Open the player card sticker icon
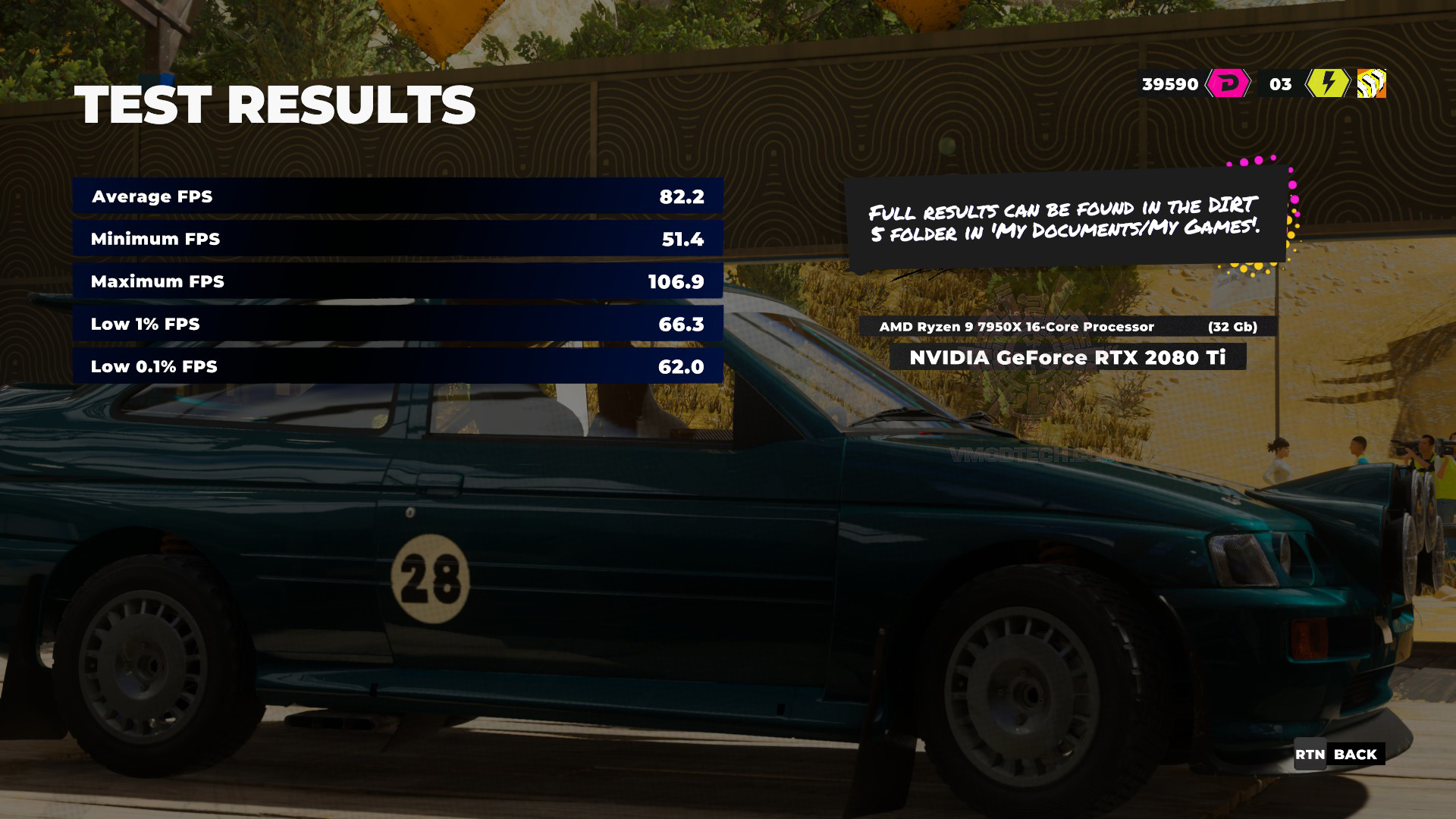The image size is (1456, 819). pyautogui.click(x=1371, y=83)
